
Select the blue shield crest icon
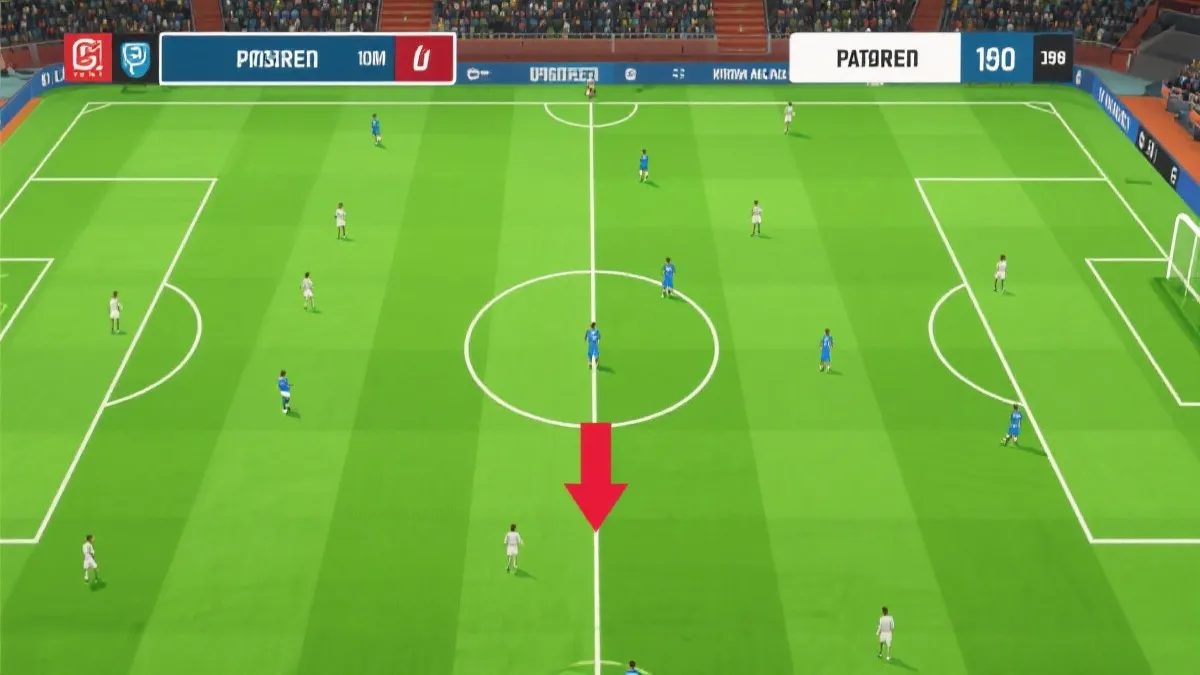[x=135, y=59]
